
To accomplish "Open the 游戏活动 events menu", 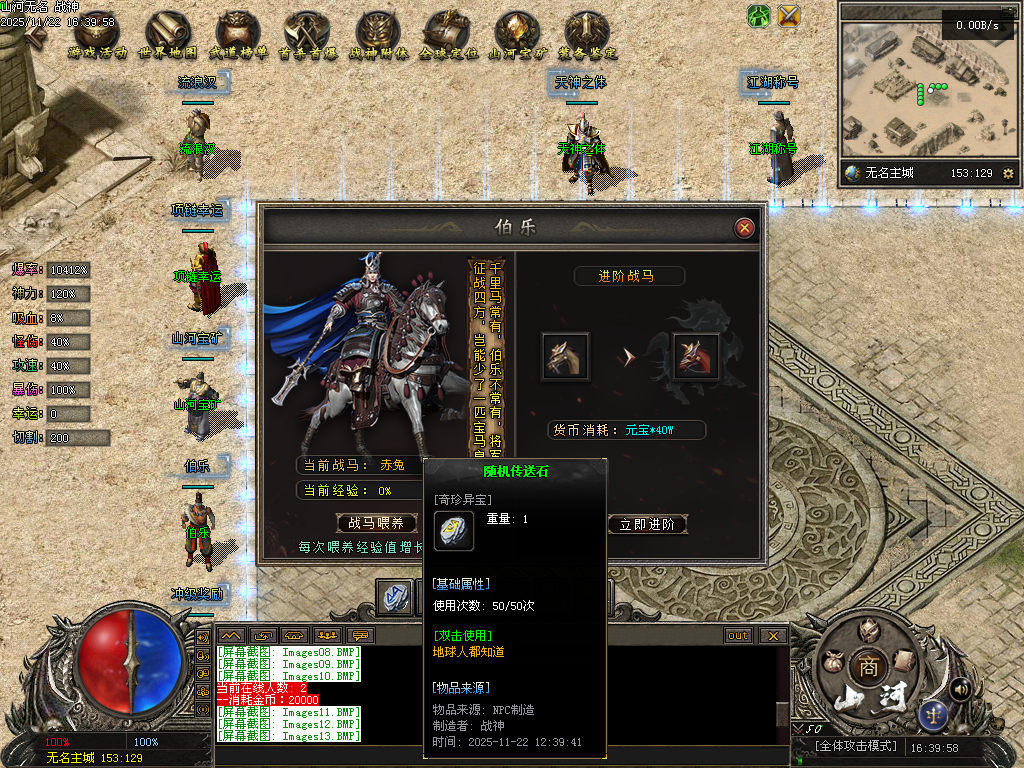I will point(97,37).
